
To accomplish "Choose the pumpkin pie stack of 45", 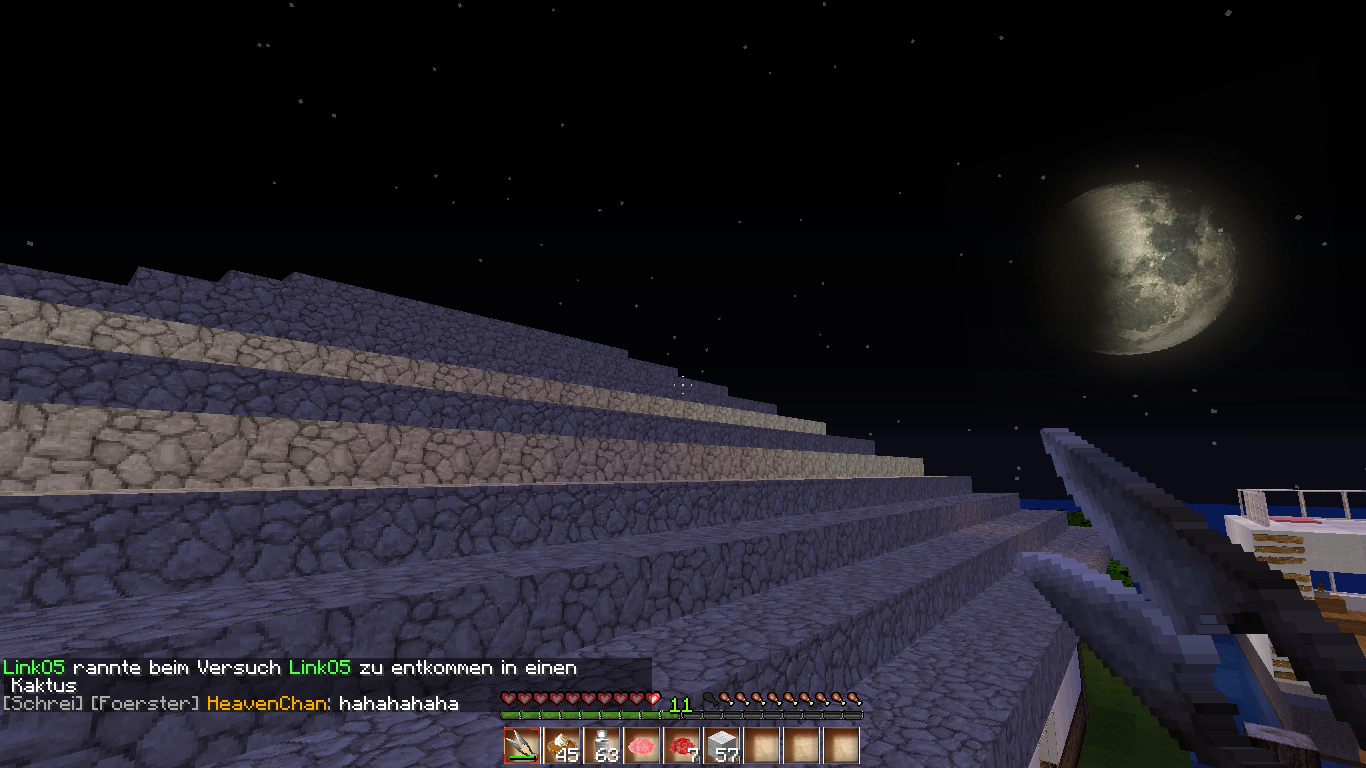I will tap(562, 746).
